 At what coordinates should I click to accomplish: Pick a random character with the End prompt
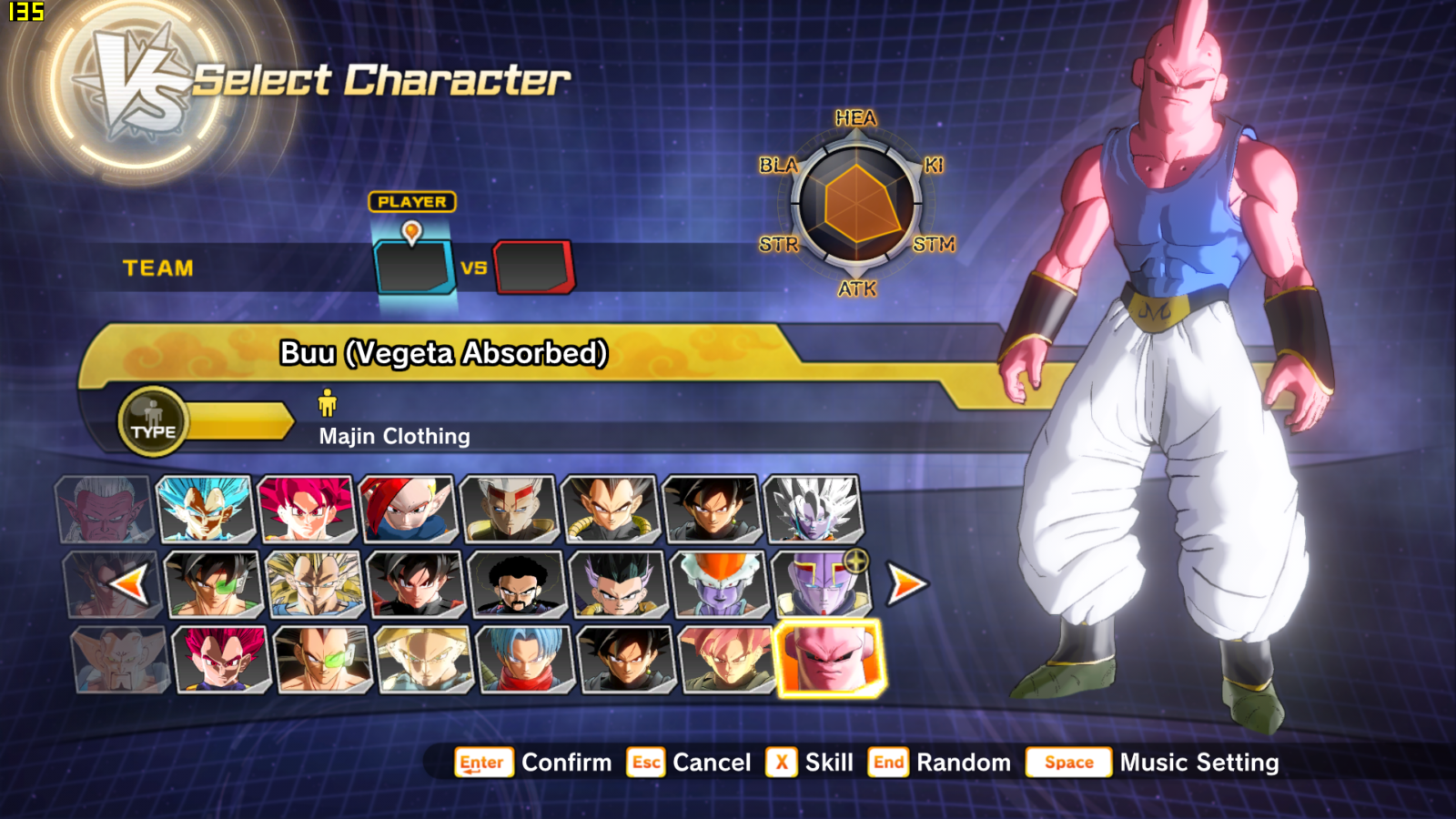click(x=889, y=763)
